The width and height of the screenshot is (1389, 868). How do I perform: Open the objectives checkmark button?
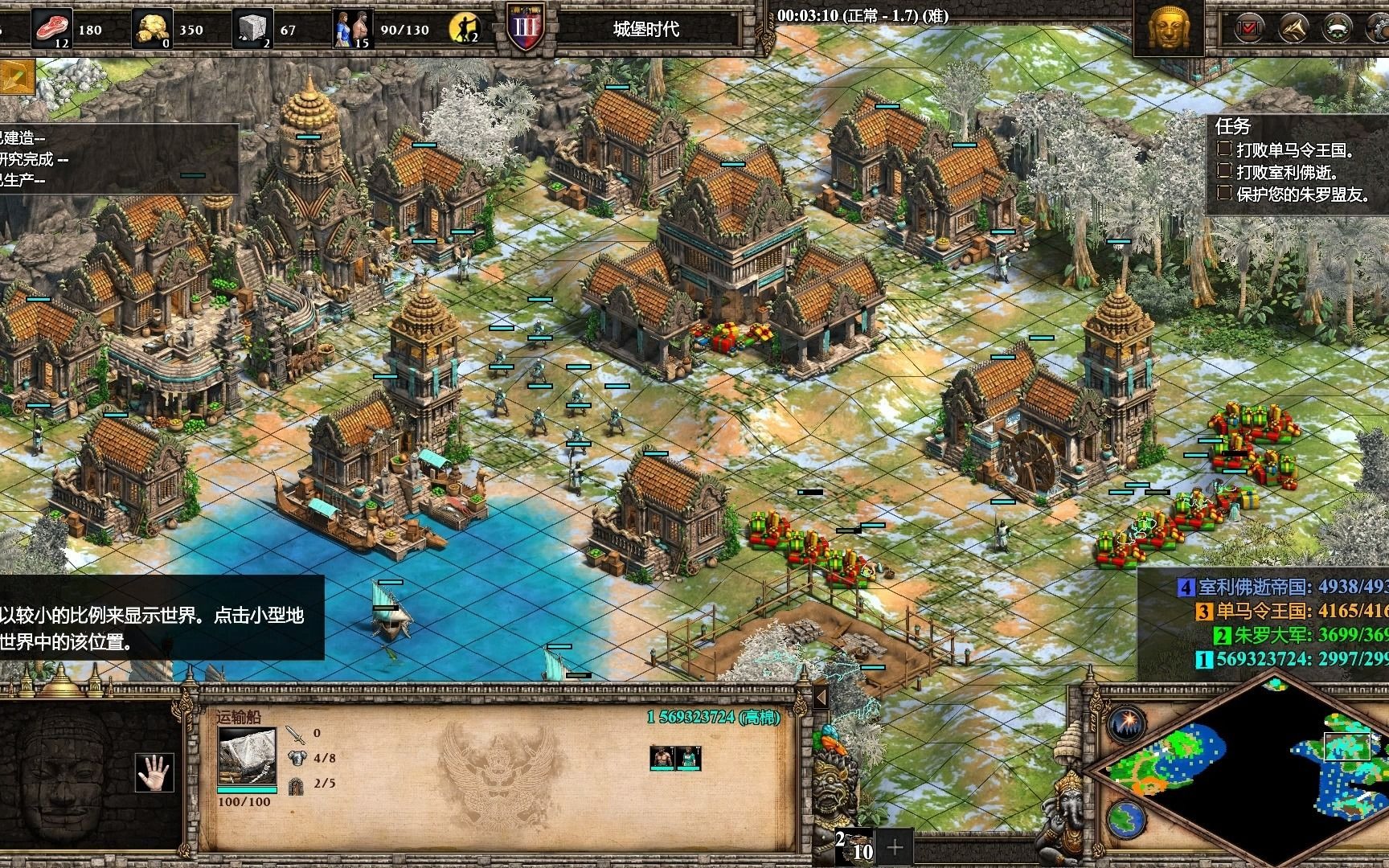1250,29
